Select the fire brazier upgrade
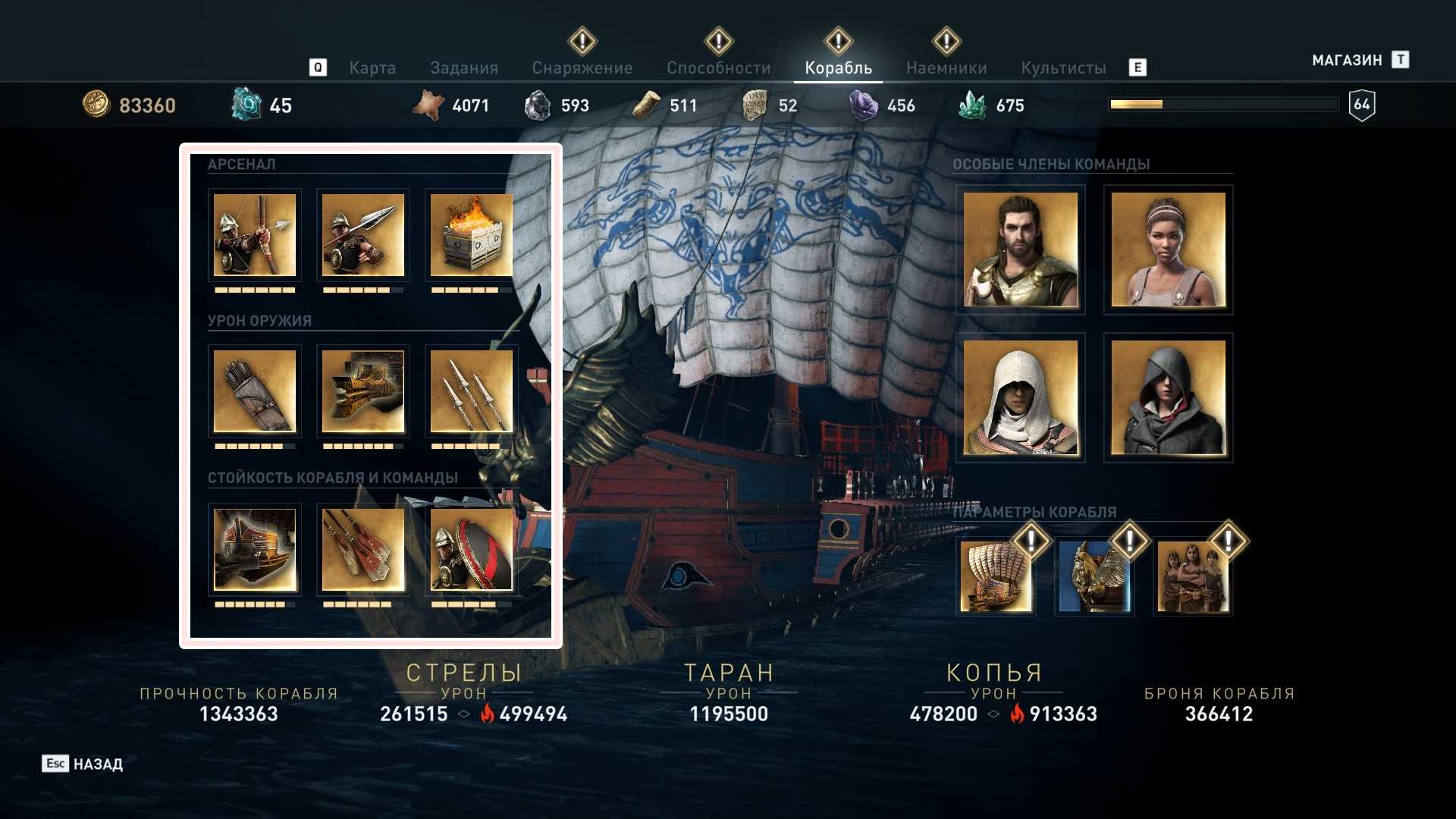 point(471,235)
